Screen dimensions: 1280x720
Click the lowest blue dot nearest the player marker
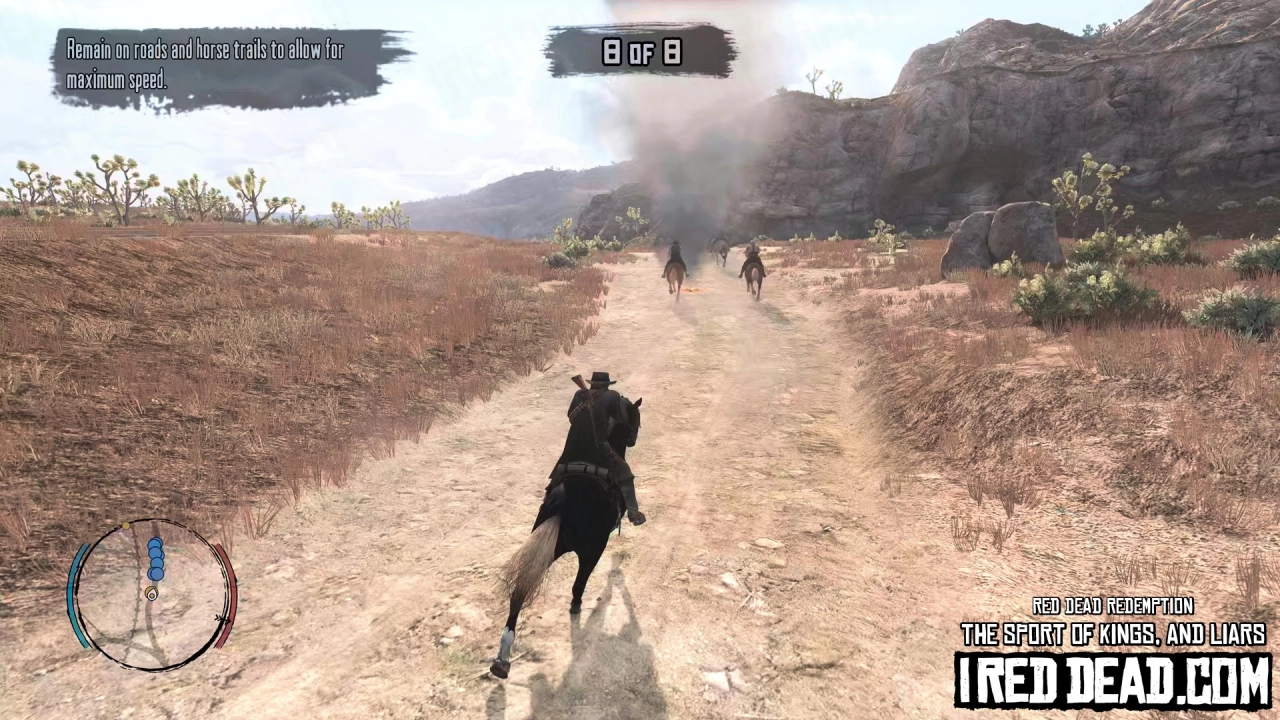156,575
